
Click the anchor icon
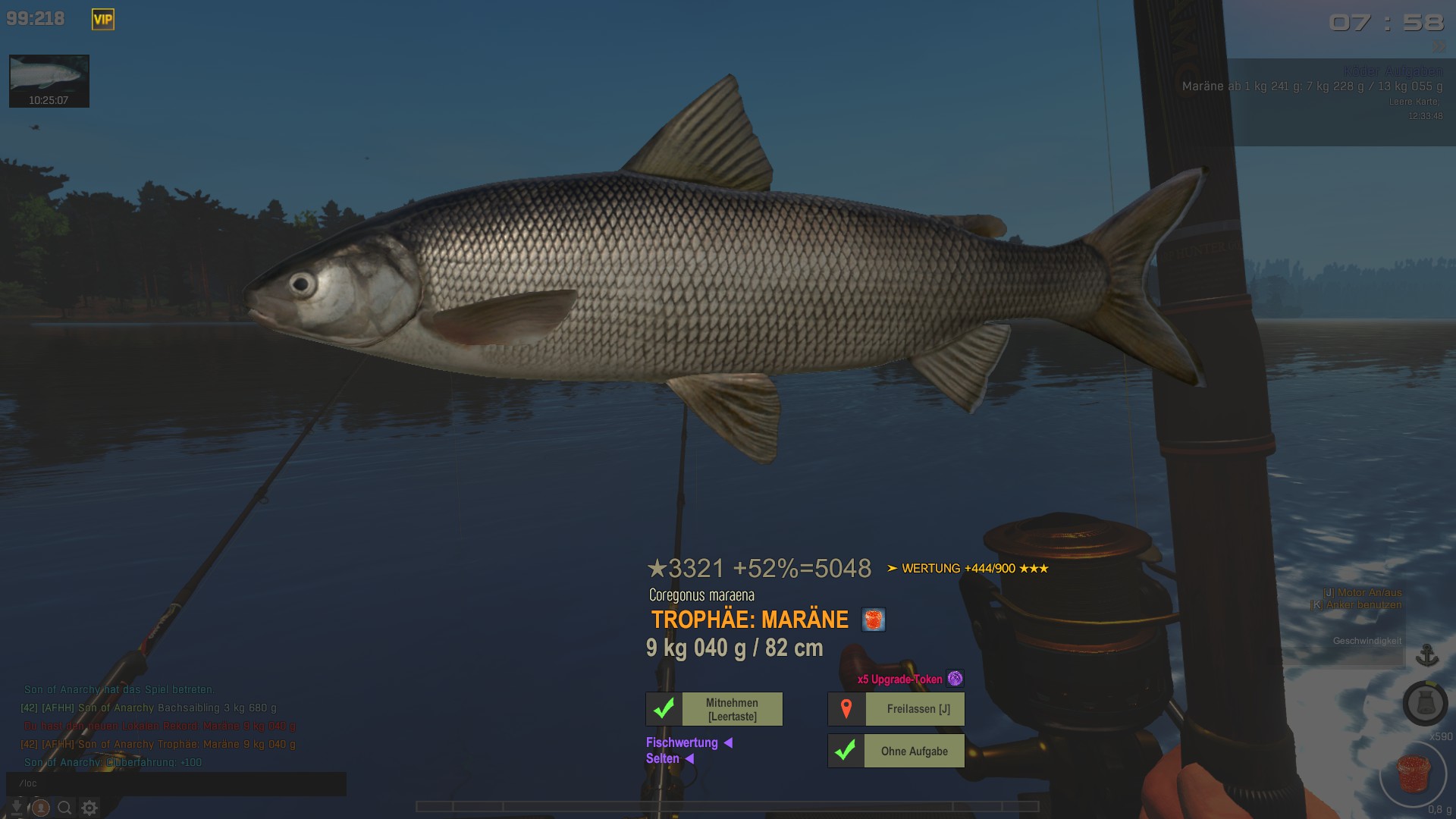[x=1427, y=654]
